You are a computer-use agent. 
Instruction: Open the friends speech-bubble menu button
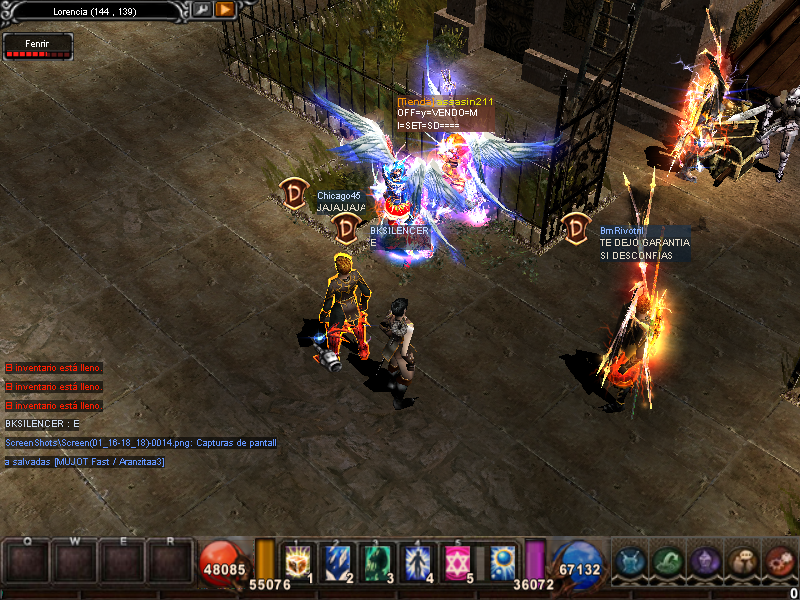(x=742, y=562)
